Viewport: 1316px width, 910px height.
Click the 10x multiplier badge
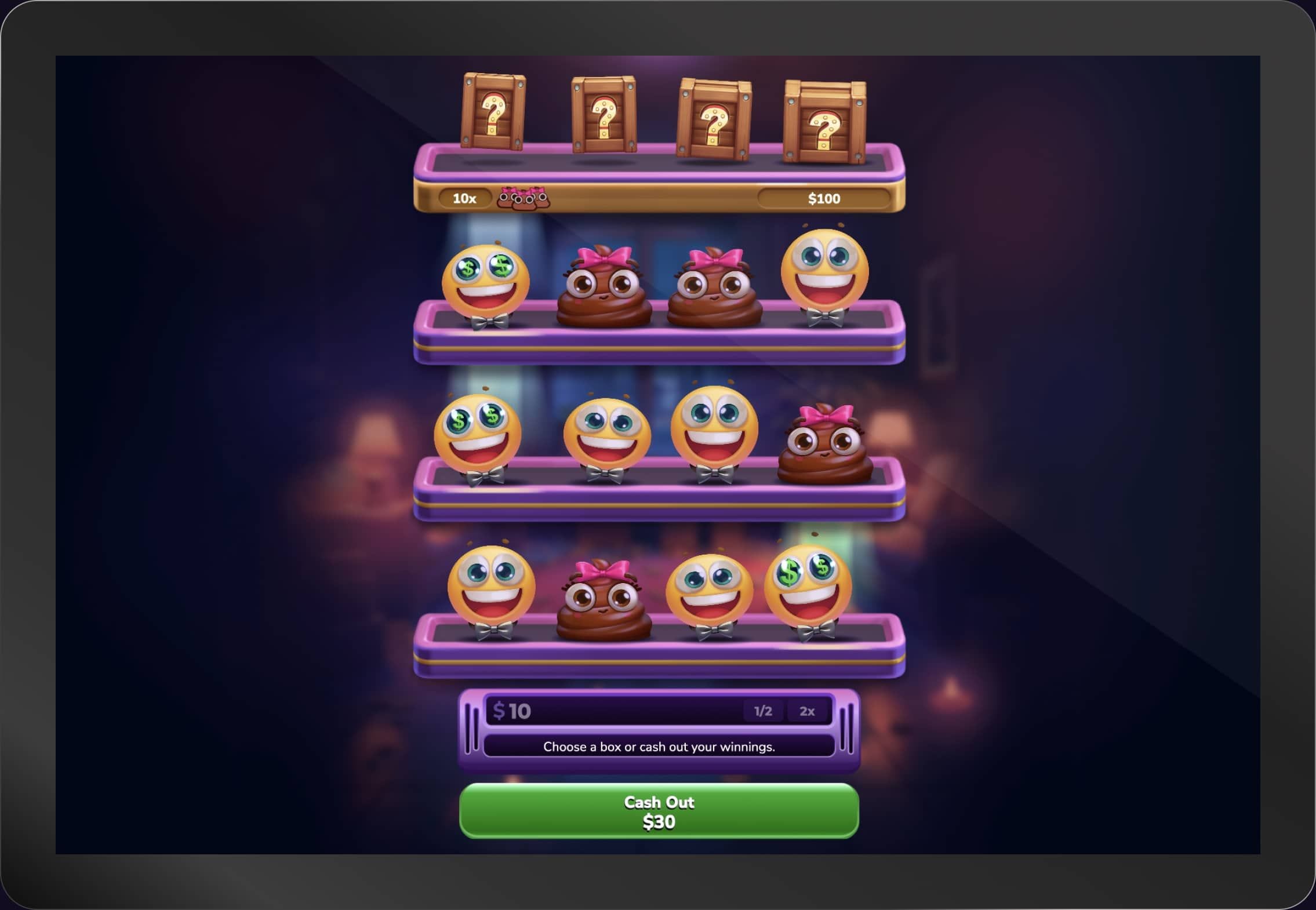(464, 198)
